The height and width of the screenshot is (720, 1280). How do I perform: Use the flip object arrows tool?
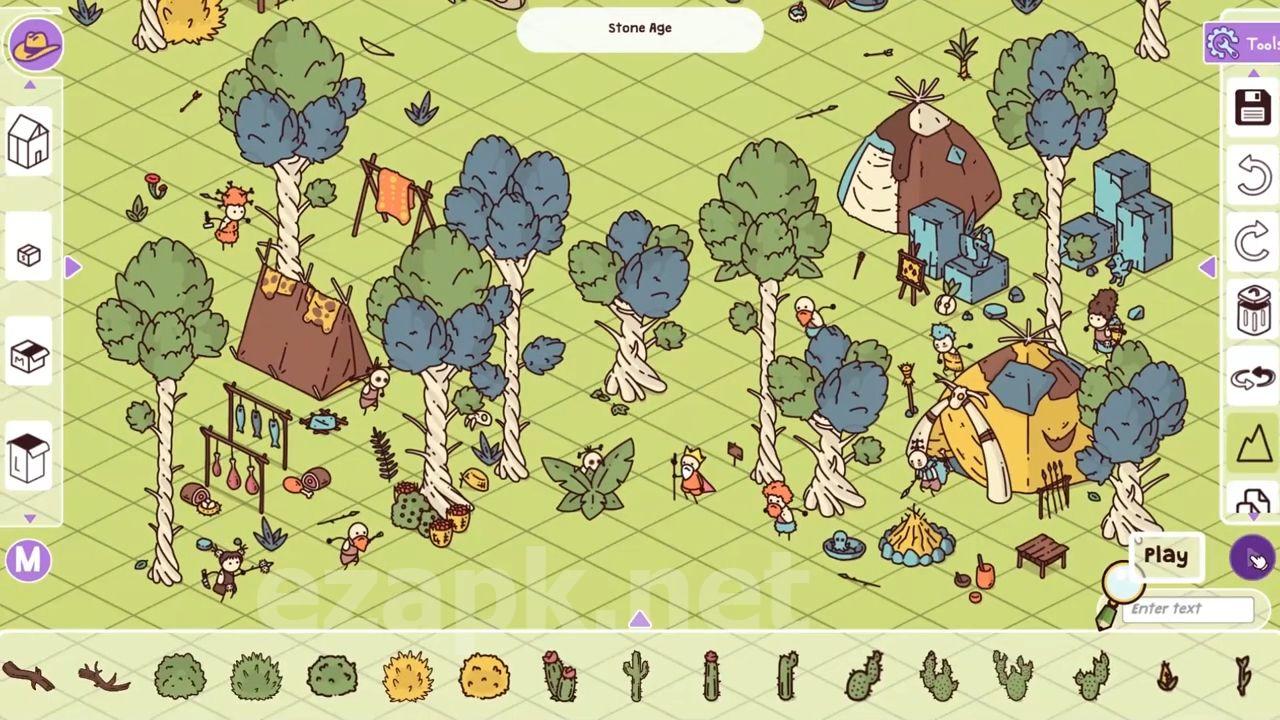(1253, 378)
